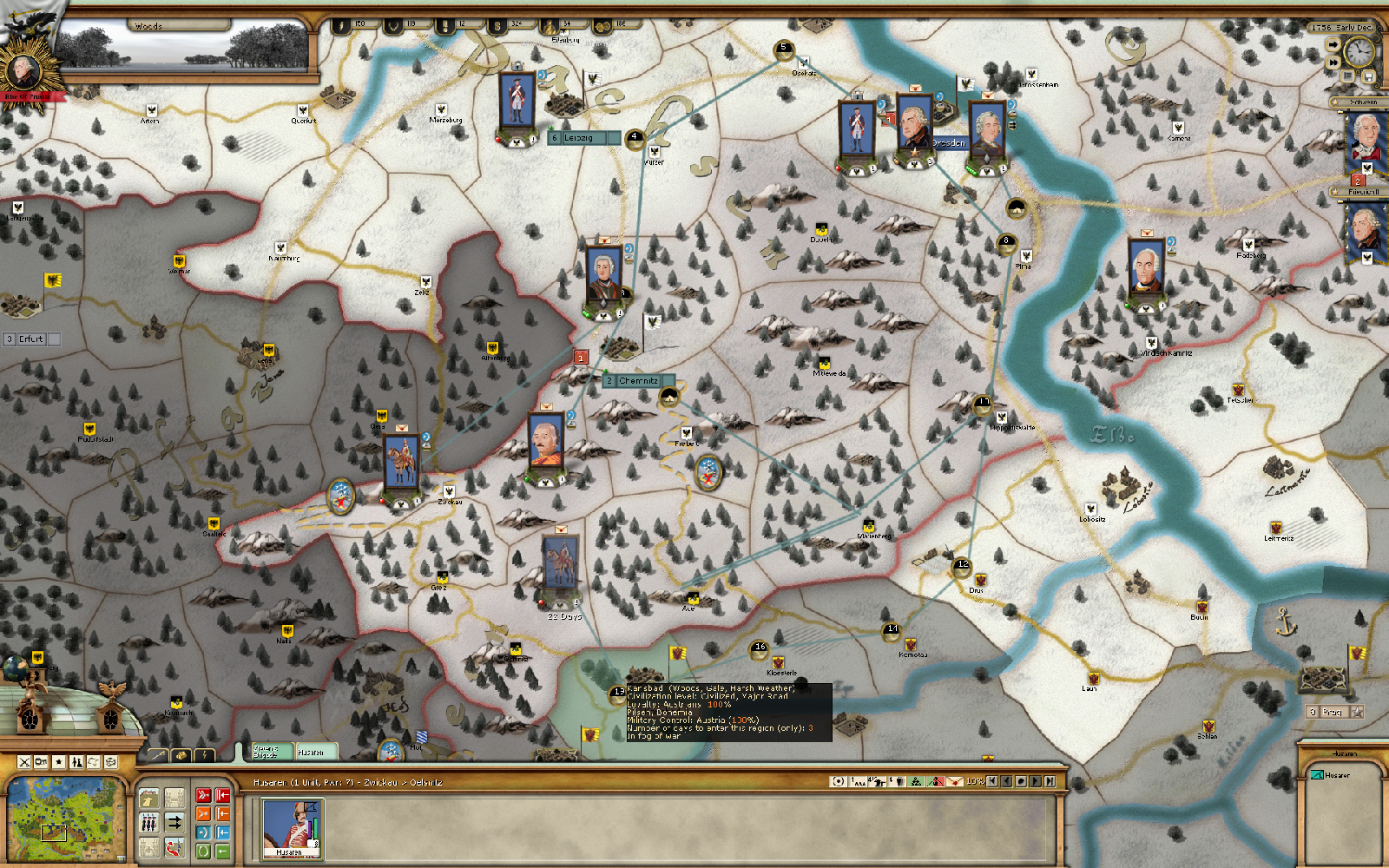This screenshot has height=868, width=1389.
Task: Activate the parallel arrows order button
Action: (174, 822)
